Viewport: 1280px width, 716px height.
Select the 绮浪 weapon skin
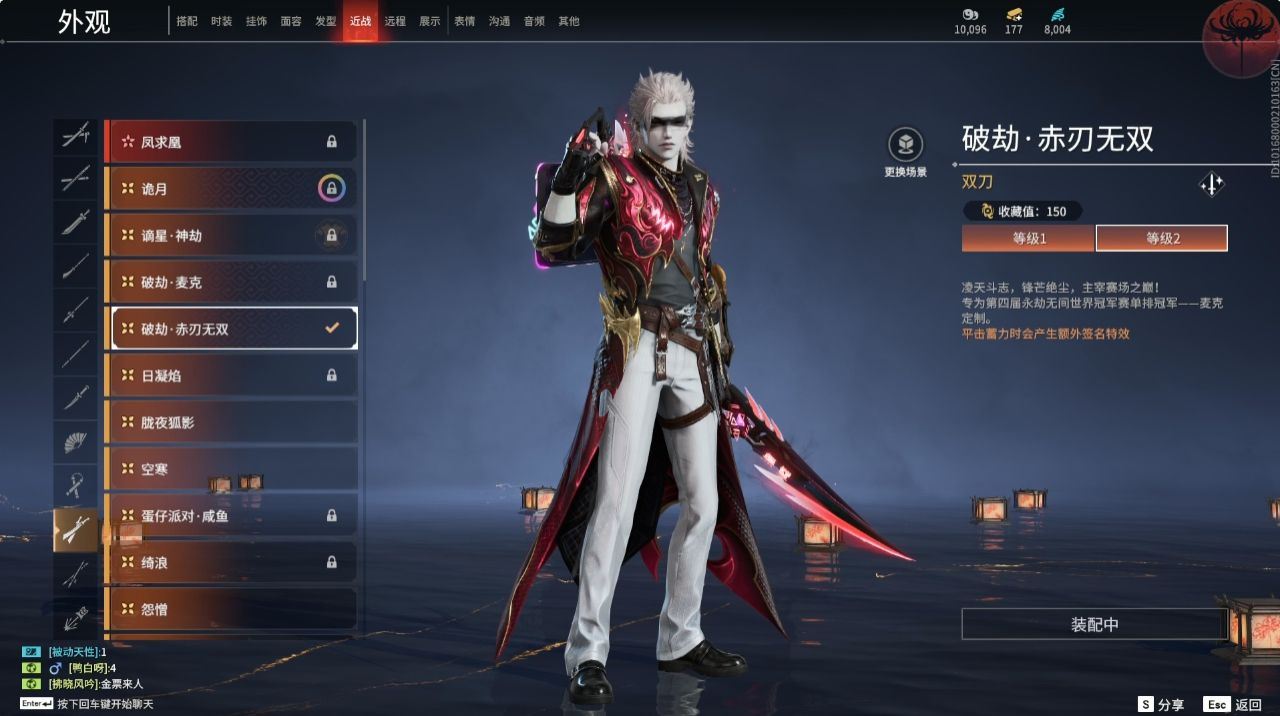[231, 563]
